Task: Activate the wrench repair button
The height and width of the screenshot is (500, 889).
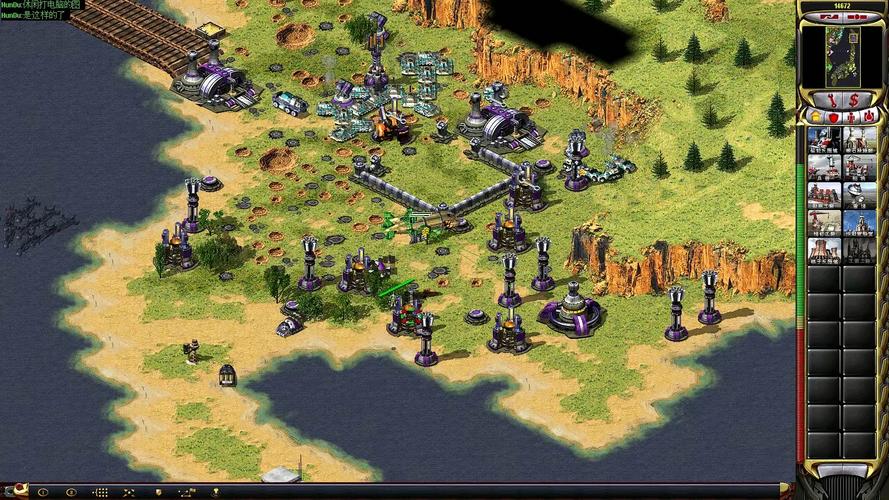Action: tap(829, 100)
